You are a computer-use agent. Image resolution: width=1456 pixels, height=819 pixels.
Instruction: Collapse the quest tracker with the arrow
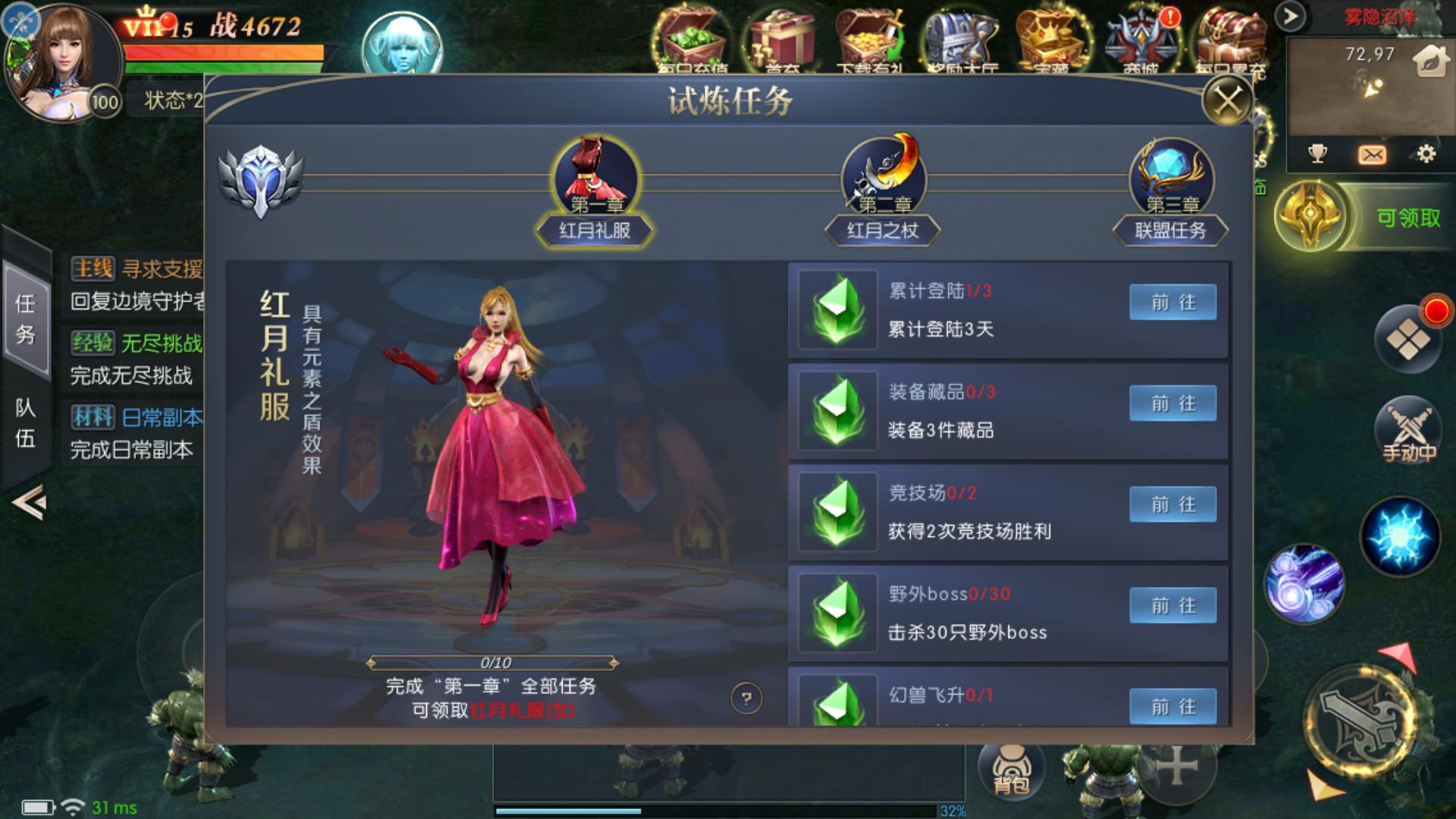pyautogui.click(x=29, y=502)
